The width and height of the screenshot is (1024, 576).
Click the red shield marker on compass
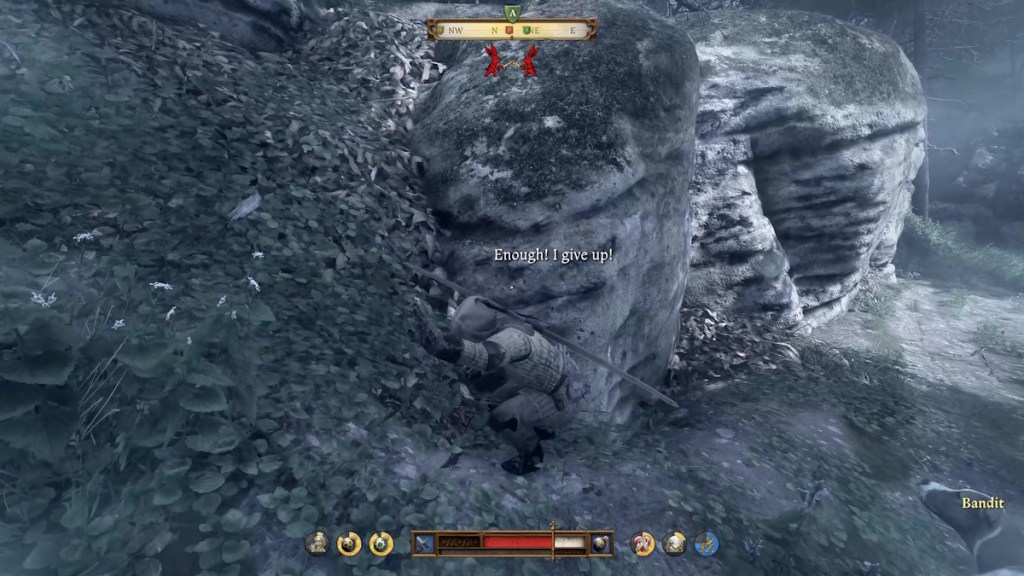click(509, 30)
